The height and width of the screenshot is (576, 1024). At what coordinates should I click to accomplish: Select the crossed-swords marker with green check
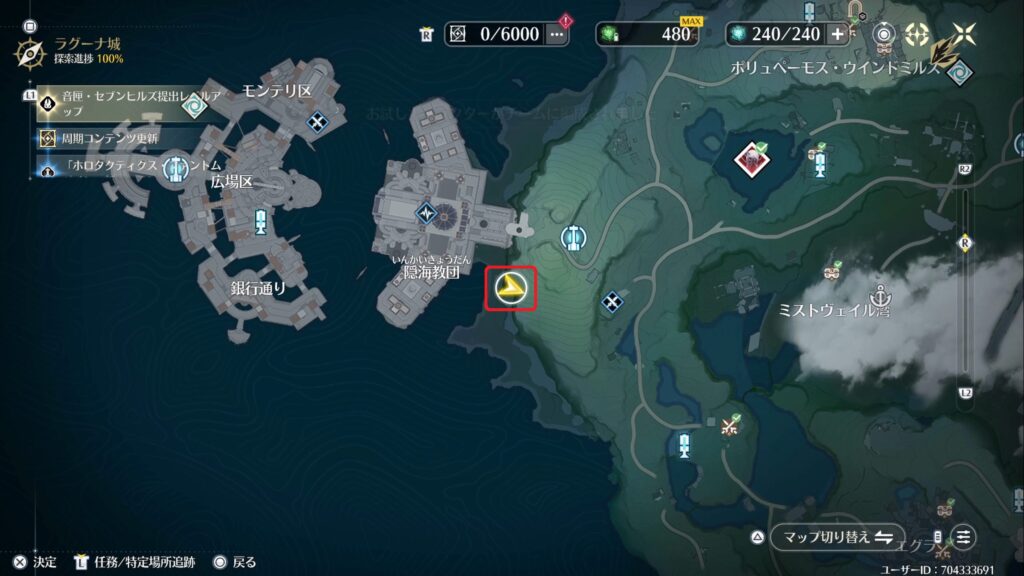731,424
